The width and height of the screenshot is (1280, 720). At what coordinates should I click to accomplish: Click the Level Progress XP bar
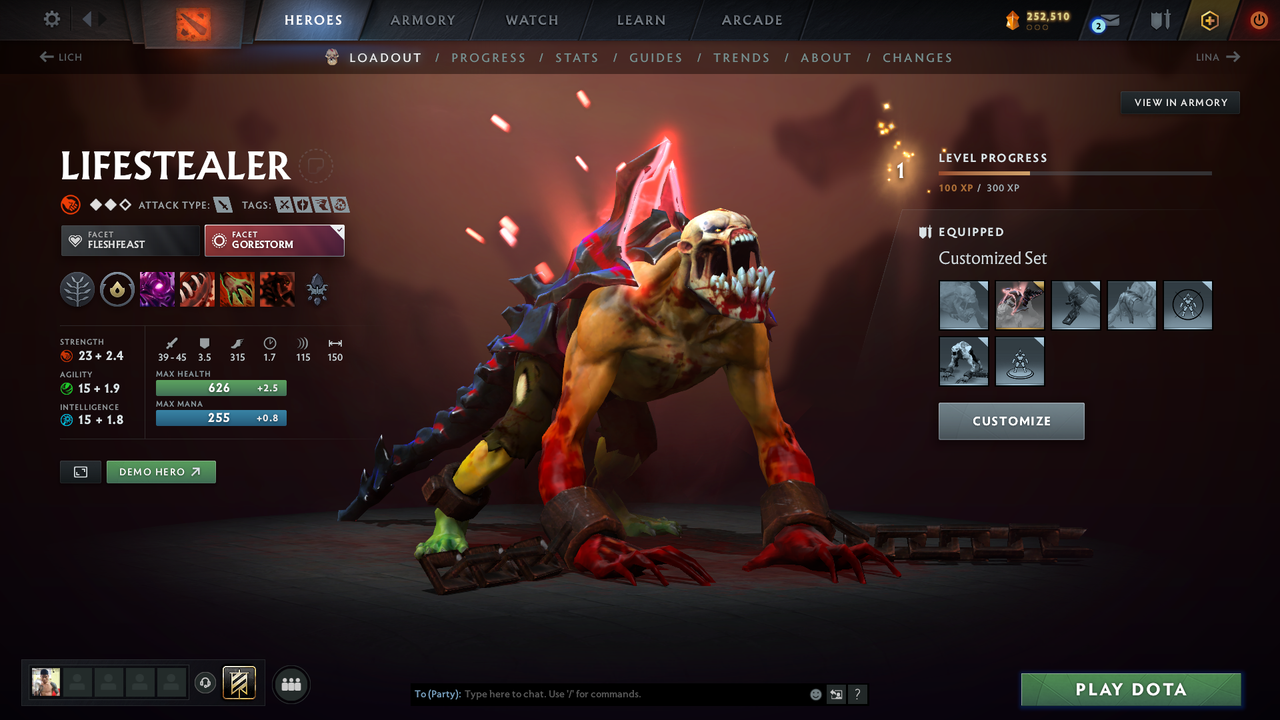click(x=1075, y=172)
